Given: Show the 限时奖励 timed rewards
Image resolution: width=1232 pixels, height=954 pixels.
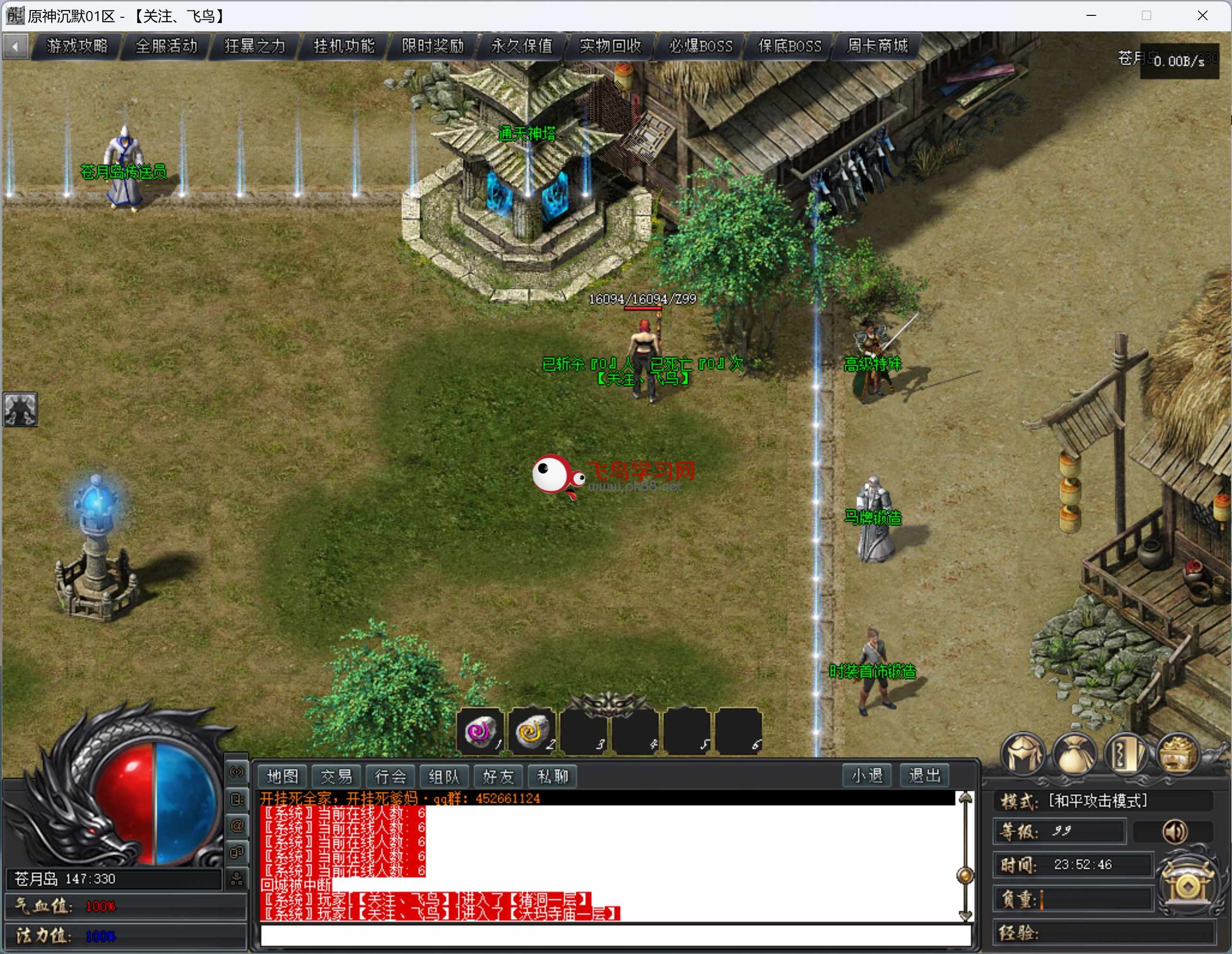Looking at the screenshot, I should (433, 46).
